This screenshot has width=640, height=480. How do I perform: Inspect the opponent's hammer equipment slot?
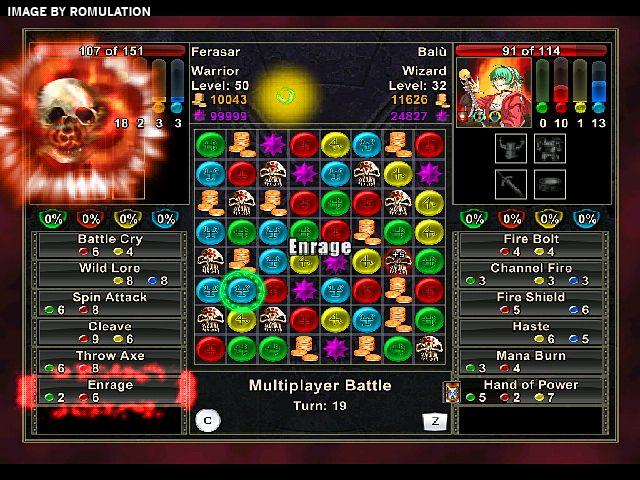point(511,183)
